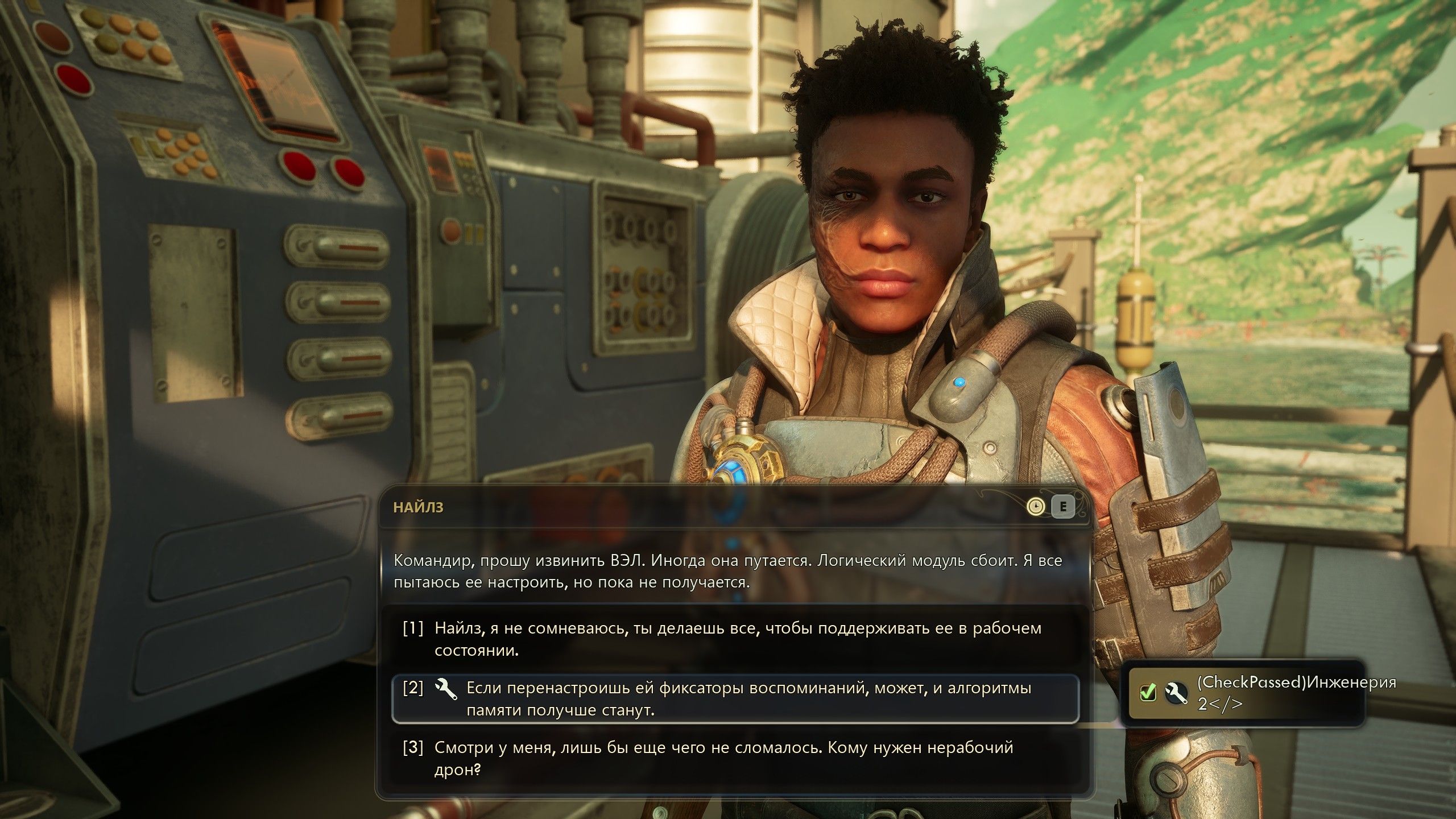
Task: Click the wrench icon inside the Инженерия tooltip
Action: coord(1176,693)
